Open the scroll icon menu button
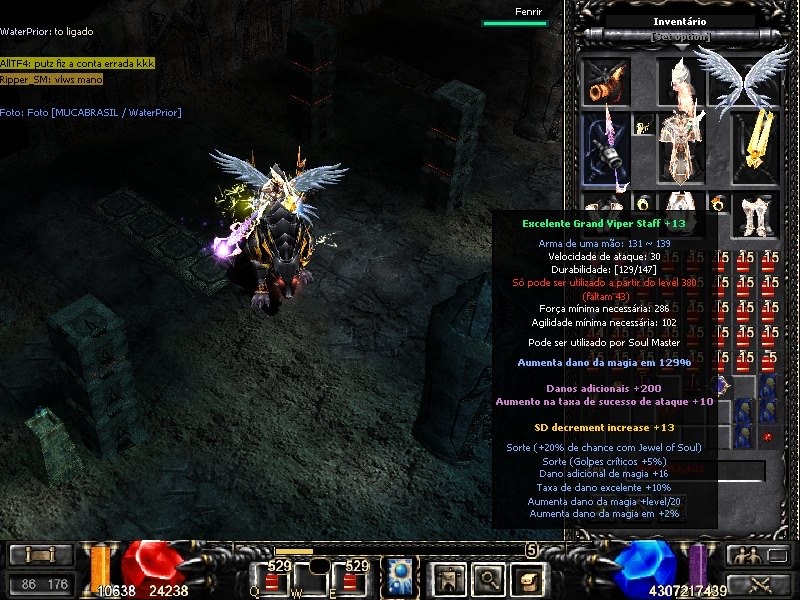This screenshot has height=600, width=800. (526, 577)
